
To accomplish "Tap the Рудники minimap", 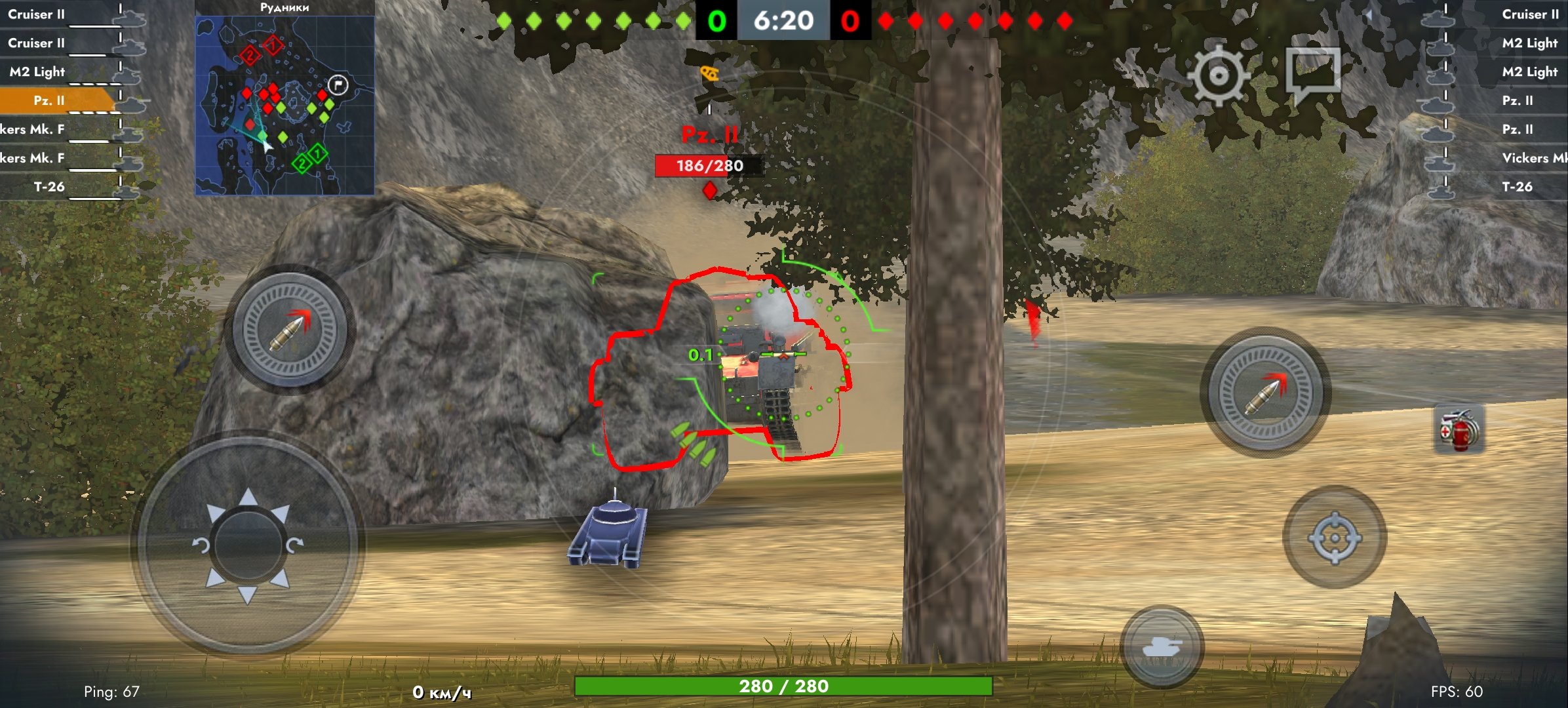I will 284,105.
